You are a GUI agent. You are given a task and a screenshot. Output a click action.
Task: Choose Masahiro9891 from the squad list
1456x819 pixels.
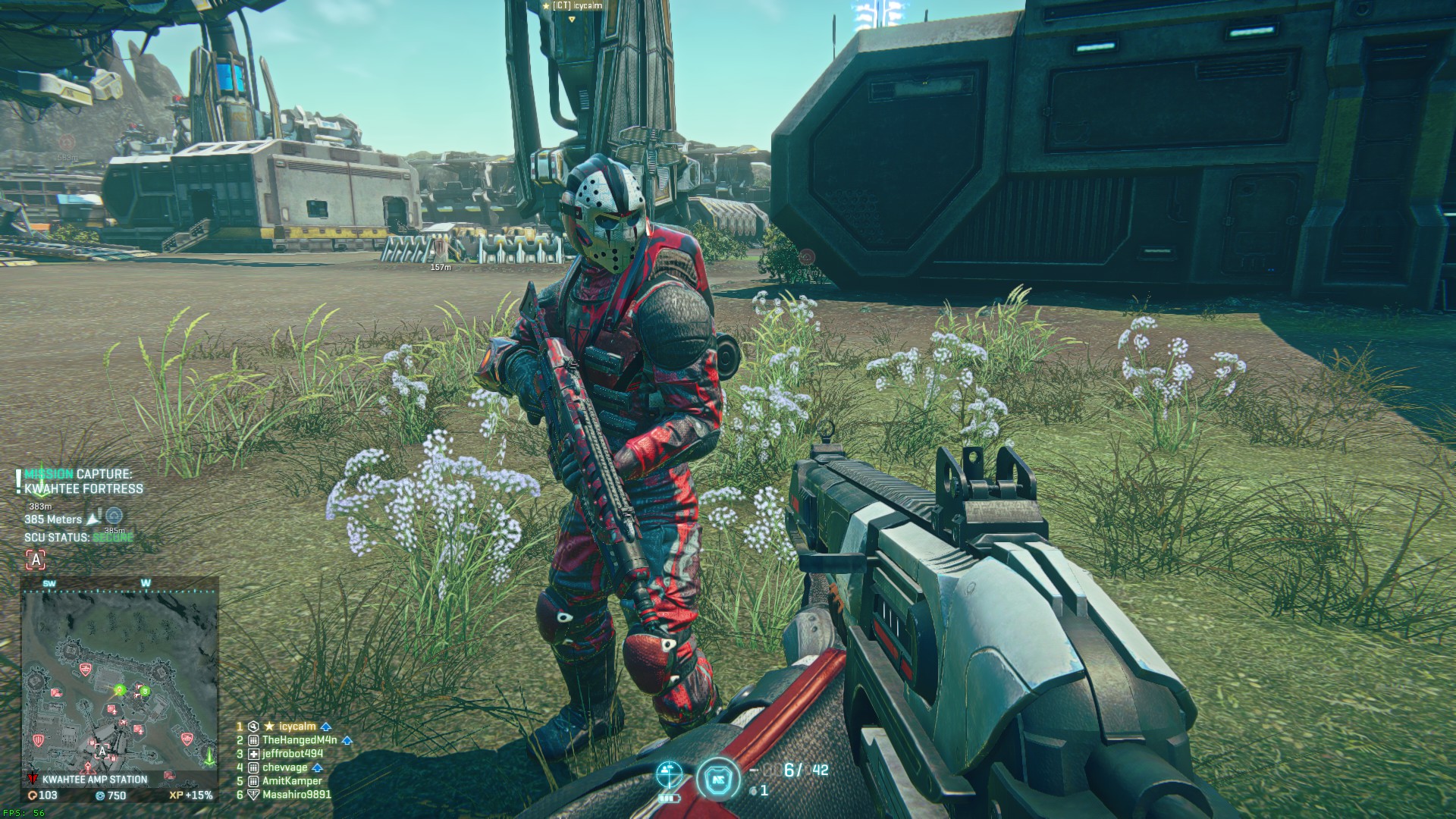[x=296, y=794]
